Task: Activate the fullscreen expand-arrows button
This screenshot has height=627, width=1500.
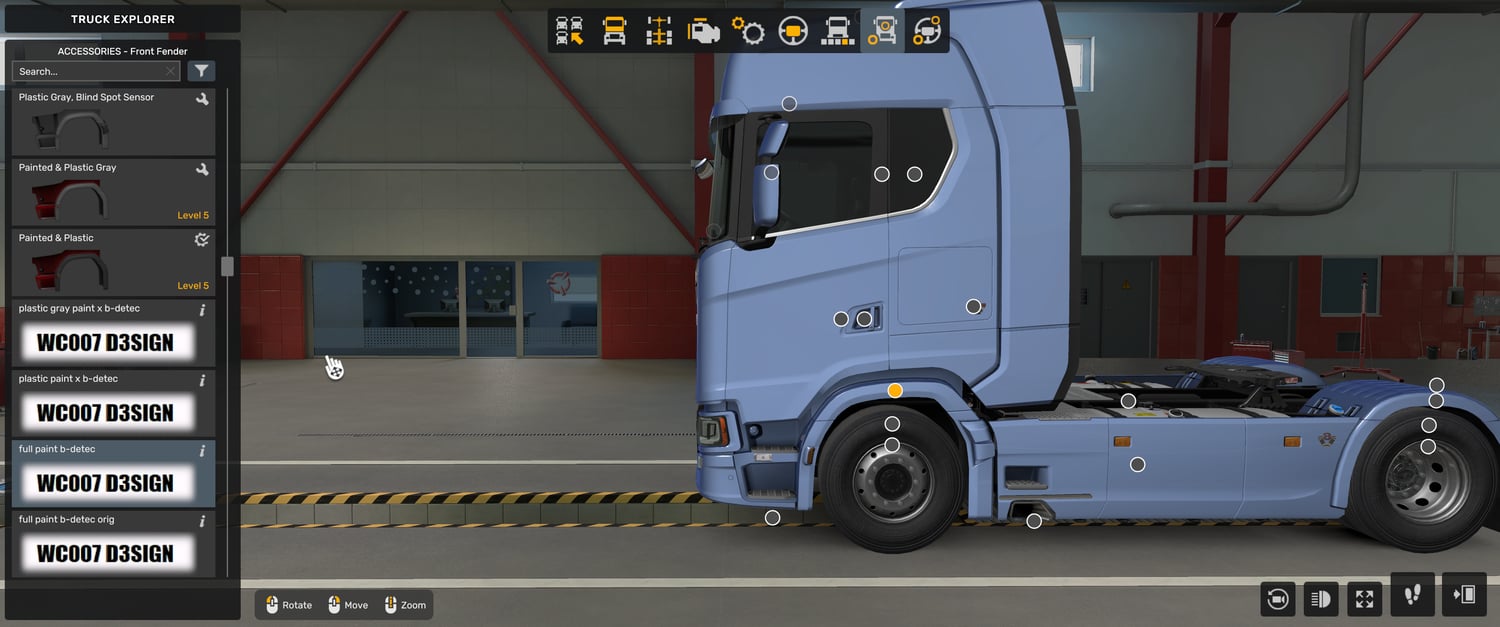Action: tap(1364, 599)
